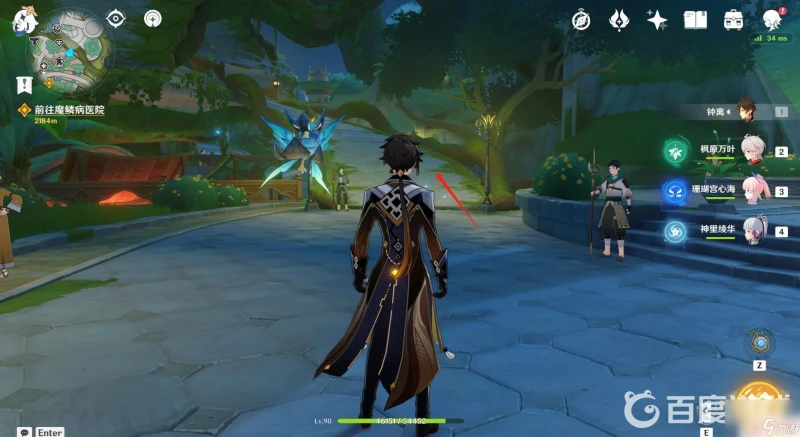Switch to party member 神里绫华
Viewport: 800px width, 437px height.
751,231
